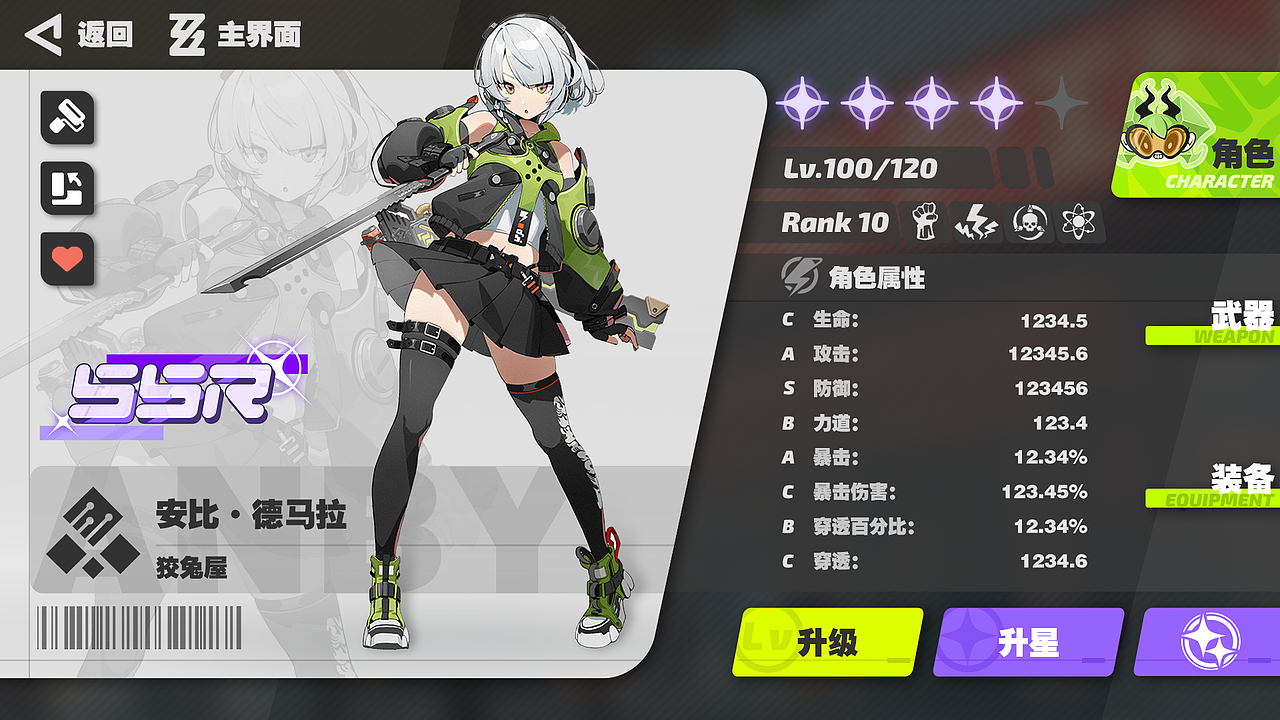Select the skull ether attribute icon
The height and width of the screenshot is (720, 1280).
[1031, 224]
